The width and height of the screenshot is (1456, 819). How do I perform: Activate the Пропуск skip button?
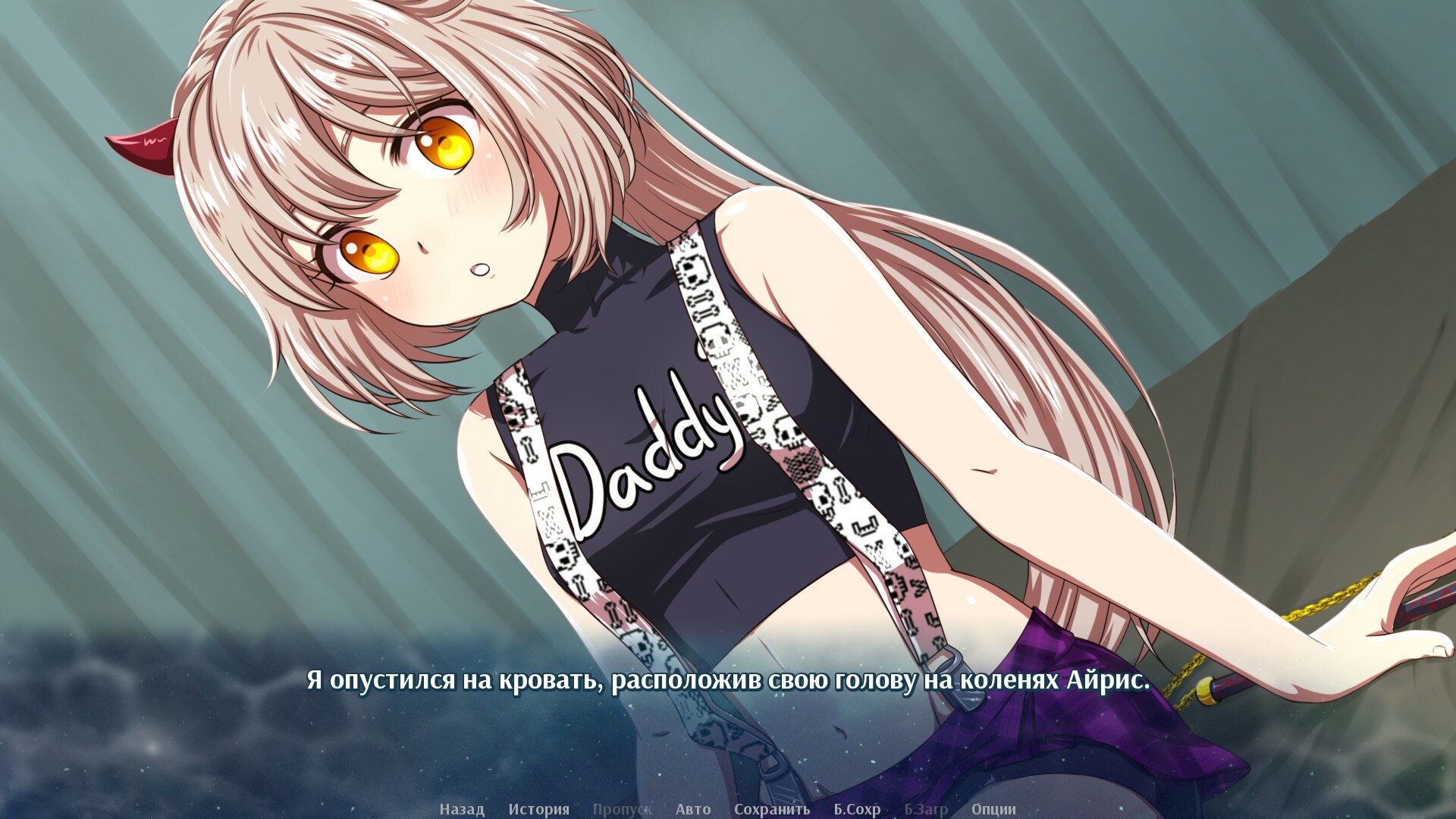pyautogui.click(x=622, y=809)
